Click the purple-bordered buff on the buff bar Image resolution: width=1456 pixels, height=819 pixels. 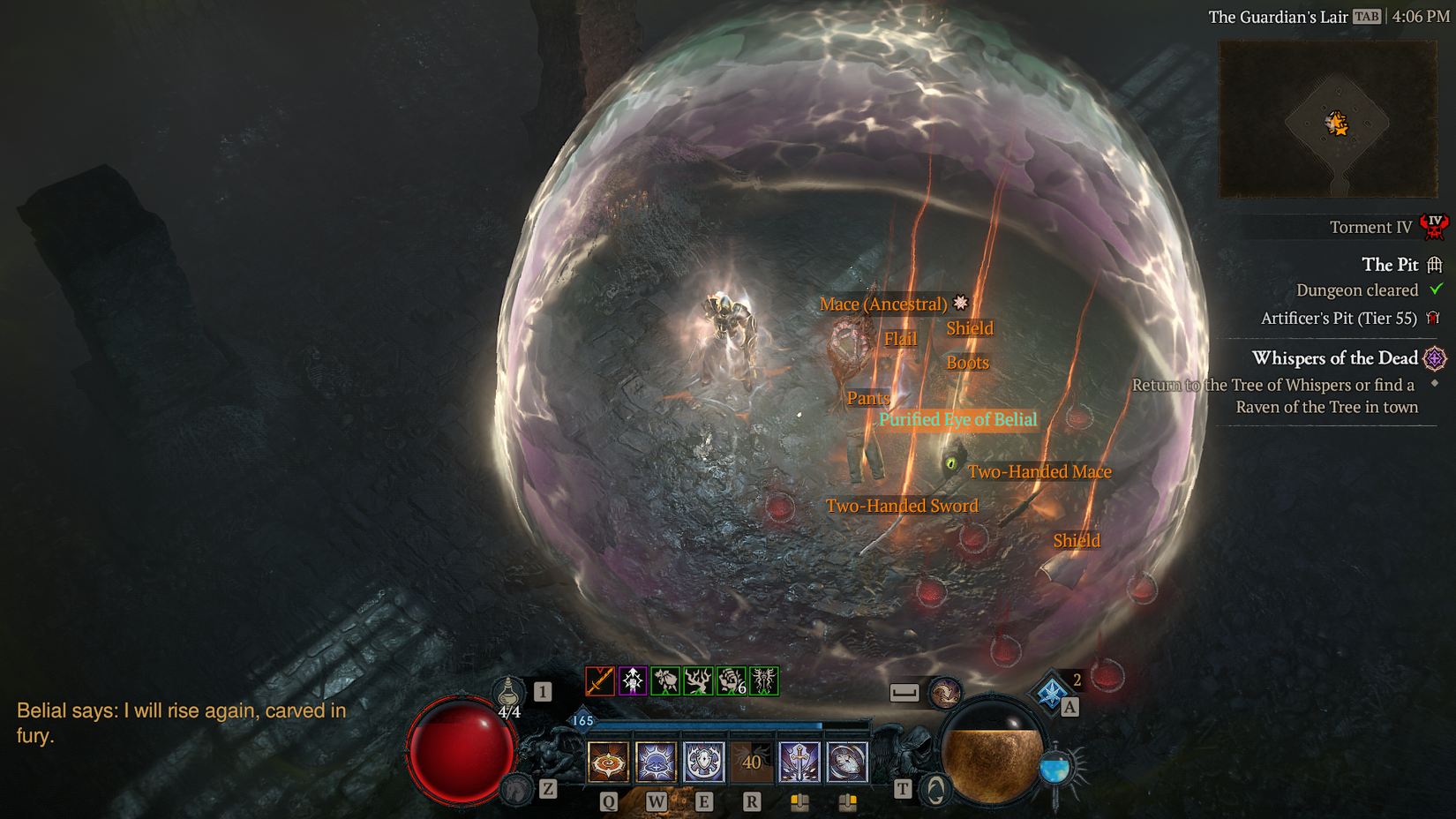click(x=633, y=681)
